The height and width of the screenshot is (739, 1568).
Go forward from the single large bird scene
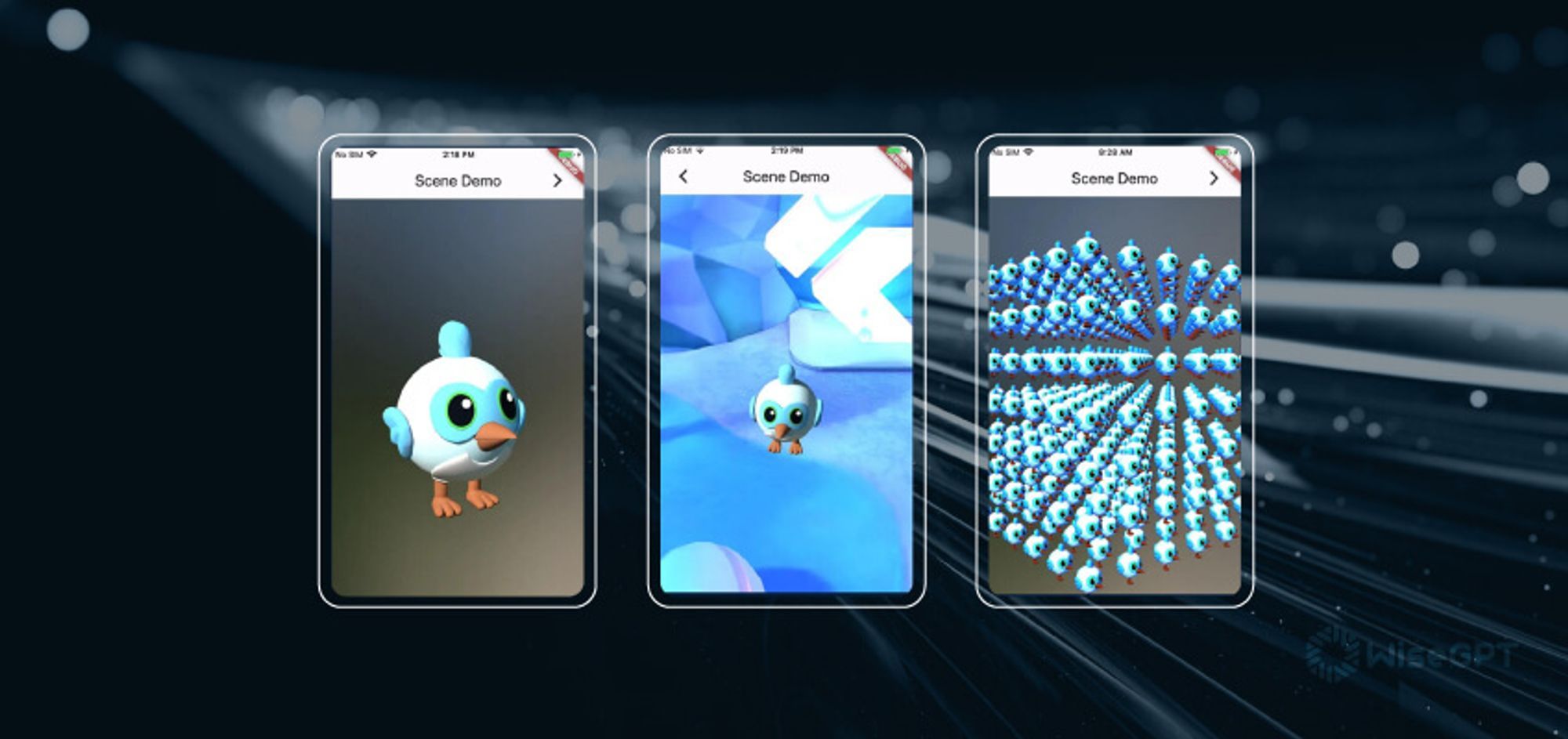point(557,181)
